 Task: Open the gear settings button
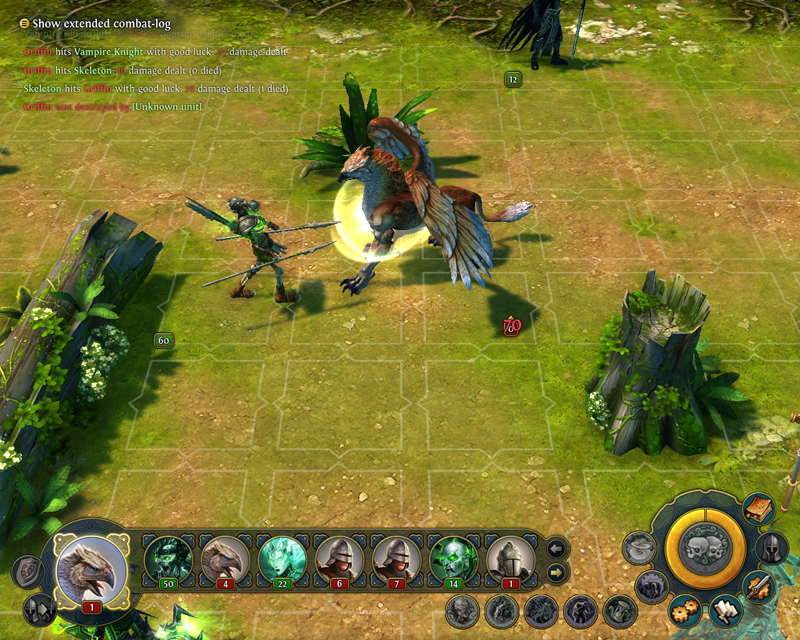pos(685,608)
